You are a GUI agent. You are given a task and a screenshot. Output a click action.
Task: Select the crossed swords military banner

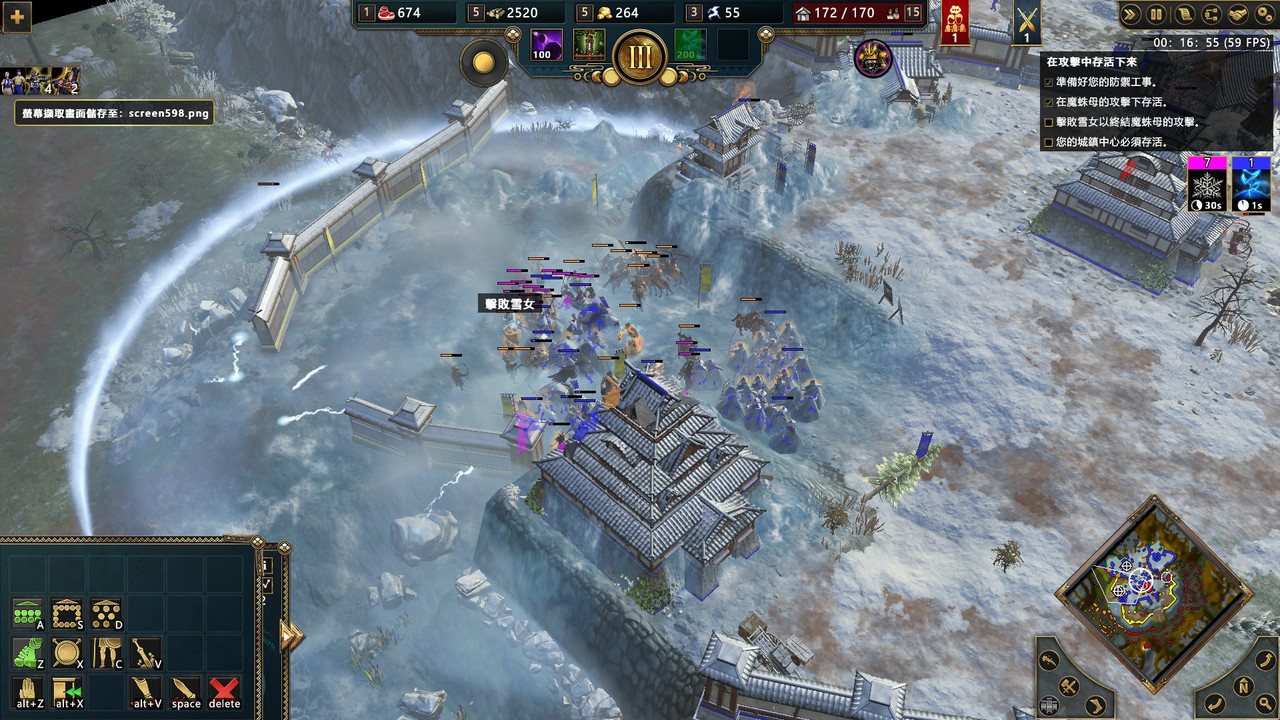[x=1026, y=22]
